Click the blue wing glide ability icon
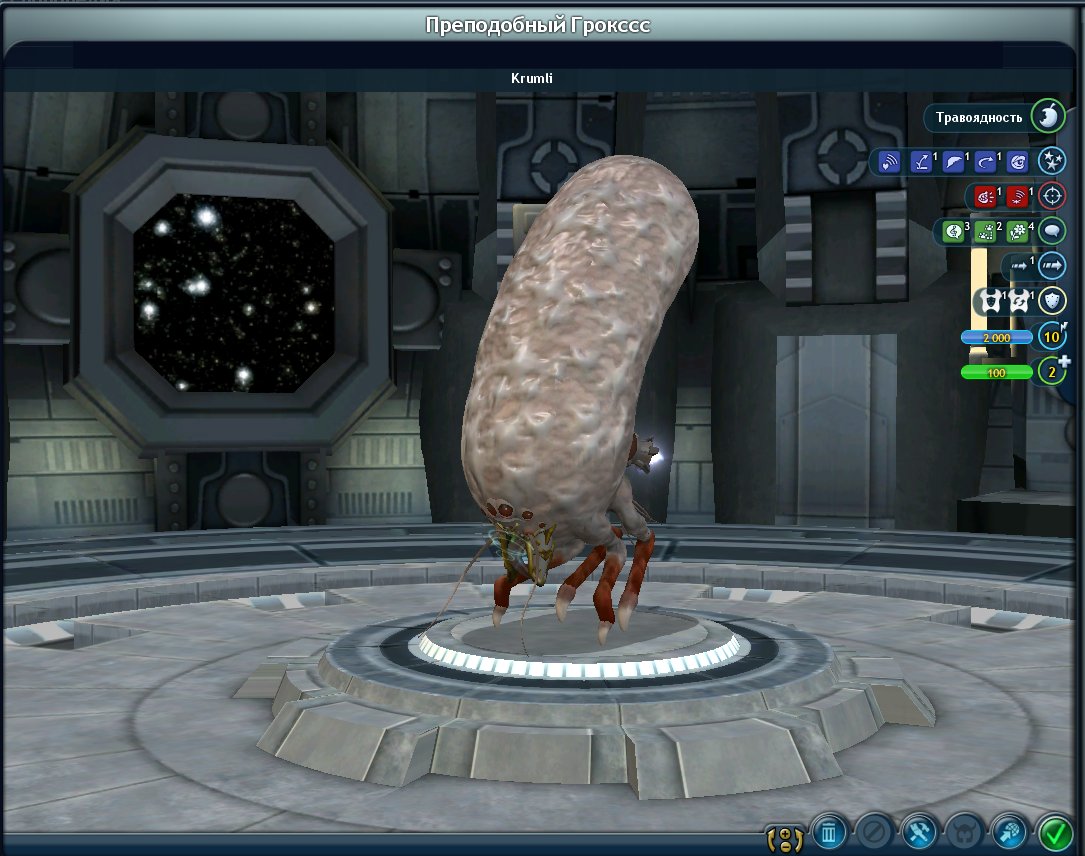Screen dimensions: 1085x856 point(955,161)
